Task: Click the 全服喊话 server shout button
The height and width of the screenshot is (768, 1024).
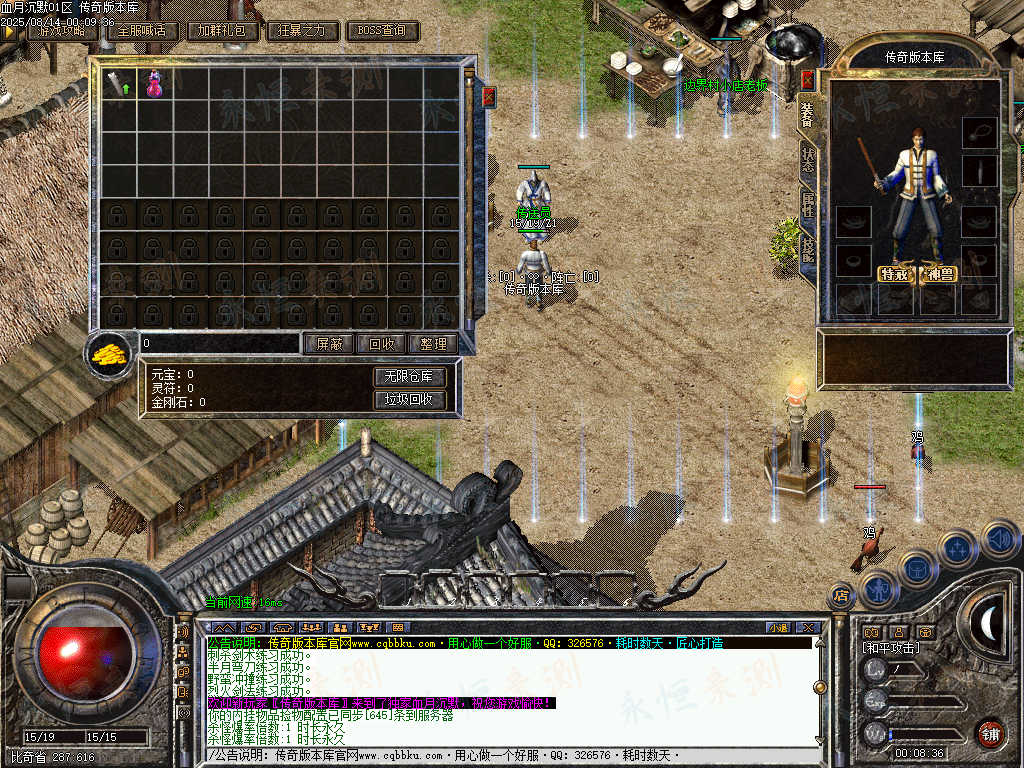Action: pos(142,30)
